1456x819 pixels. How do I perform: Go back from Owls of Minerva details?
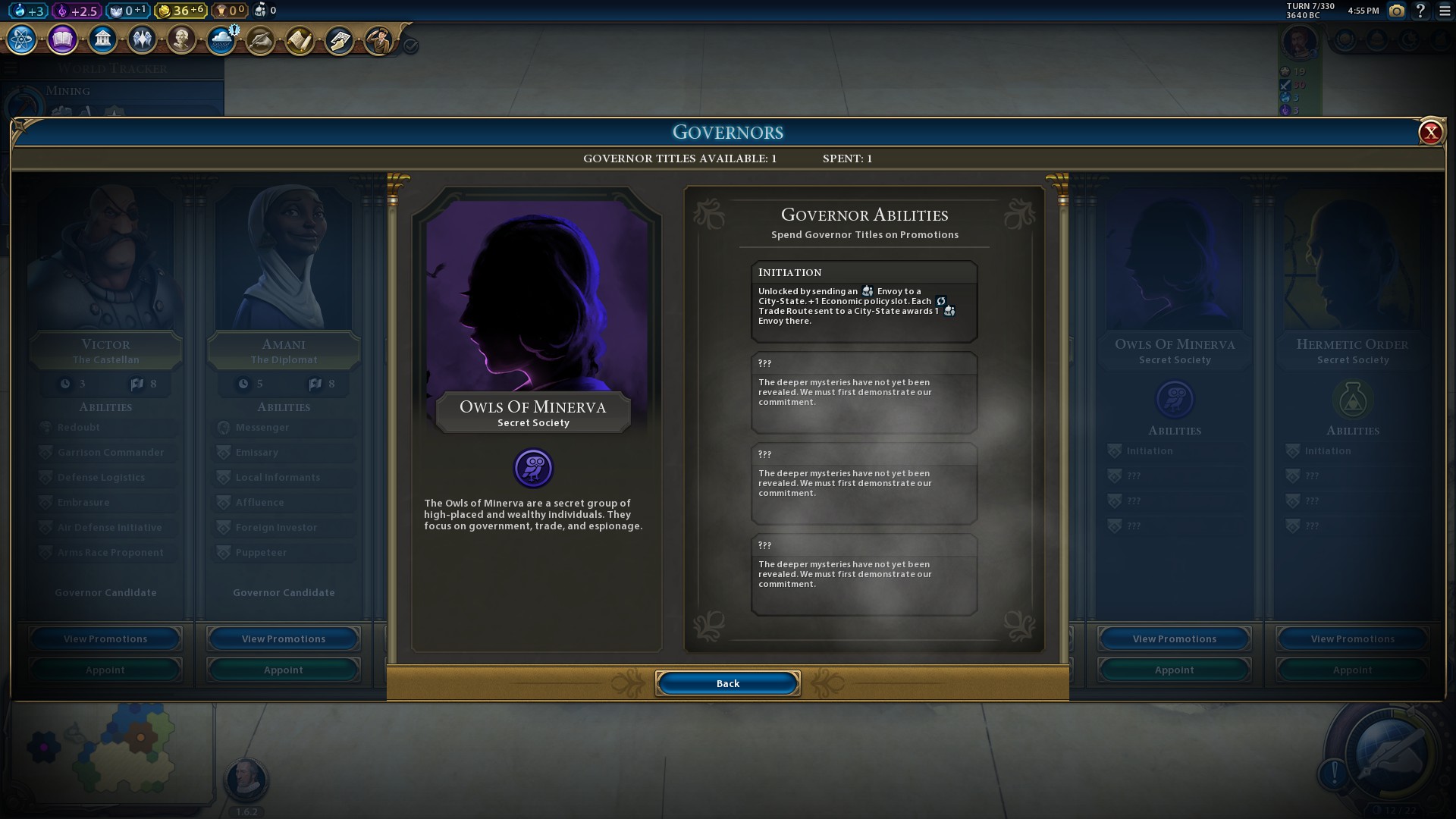point(727,683)
